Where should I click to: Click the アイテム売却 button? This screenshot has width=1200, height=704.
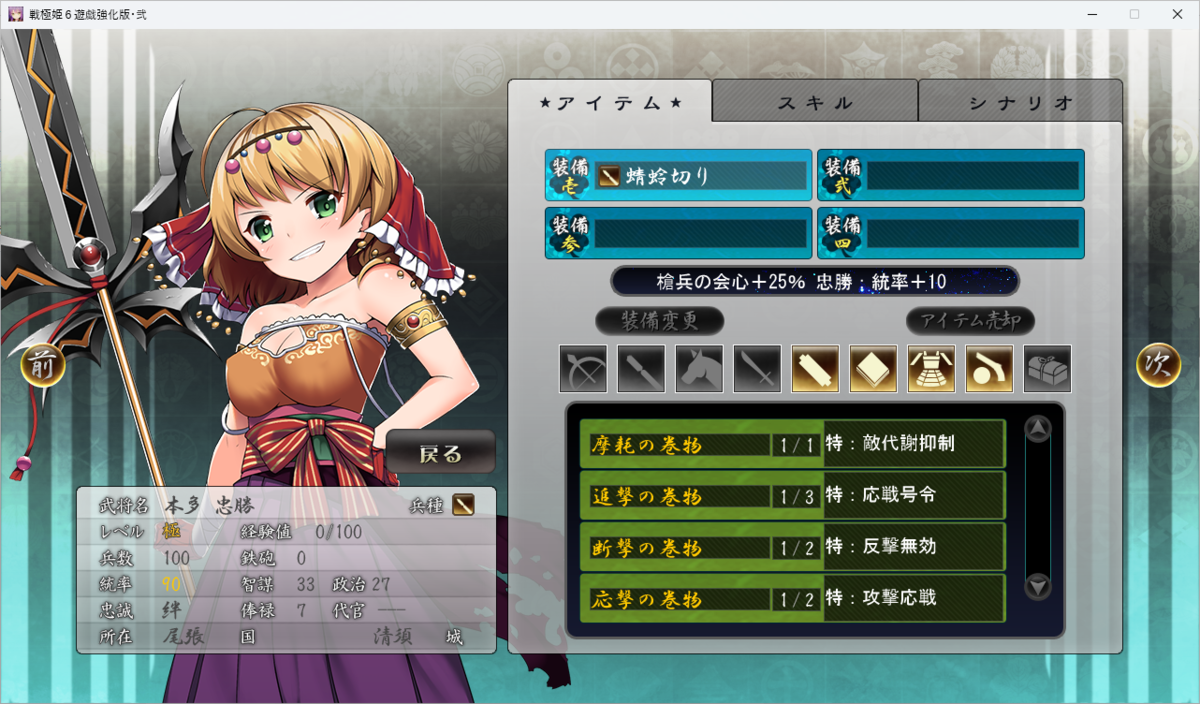click(x=970, y=321)
